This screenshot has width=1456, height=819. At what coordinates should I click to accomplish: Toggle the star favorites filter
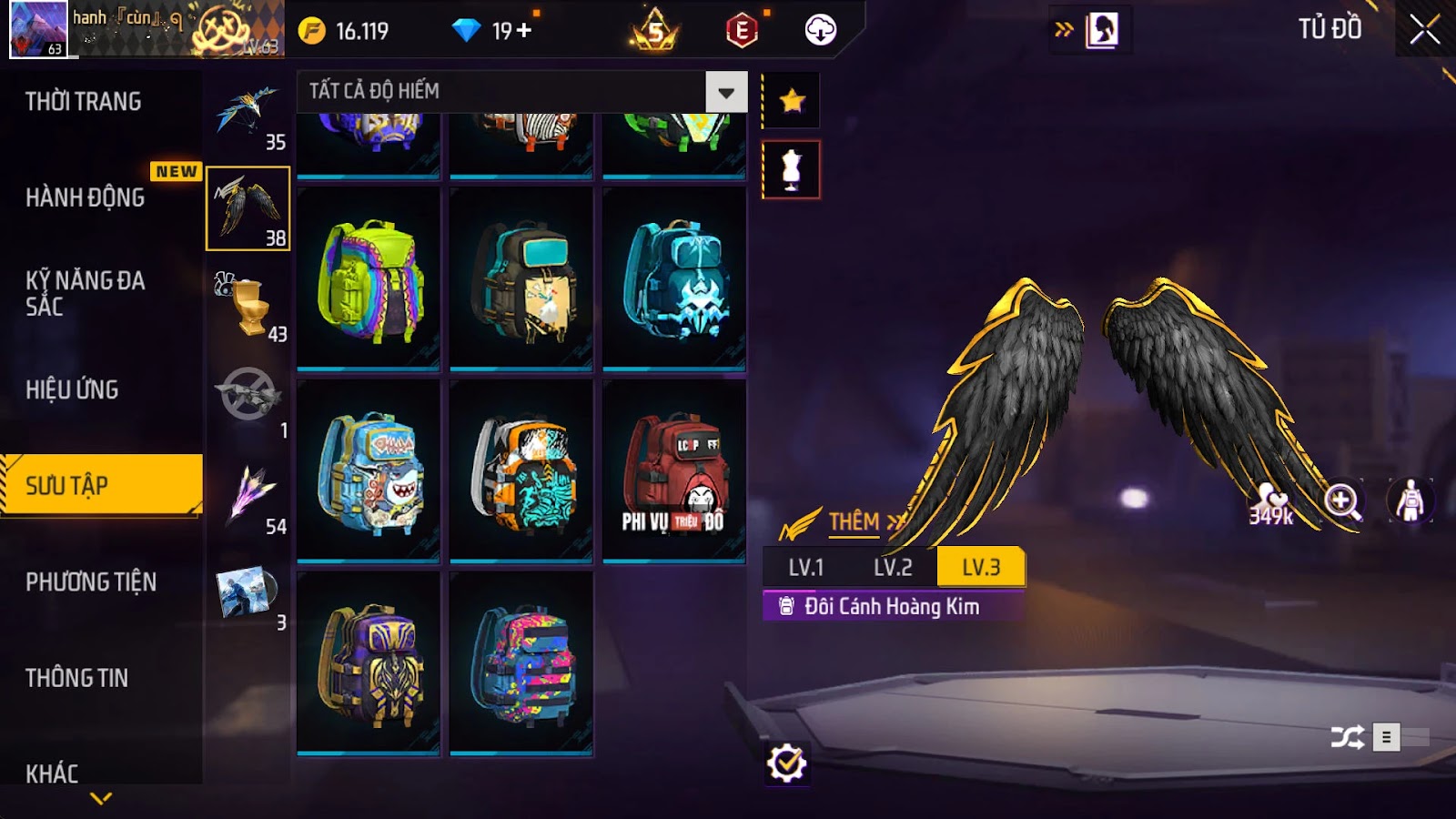pos(792,100)
